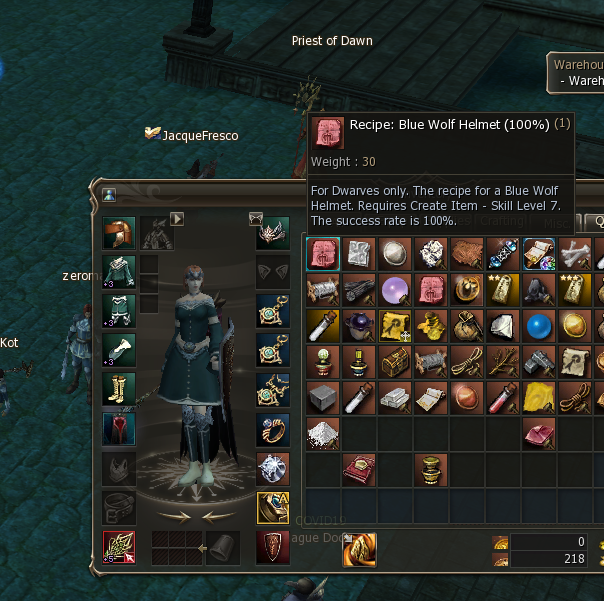Screen dimensions: 604x601
Task: Click the white powder pile item
Action: (x=323, y=434)
